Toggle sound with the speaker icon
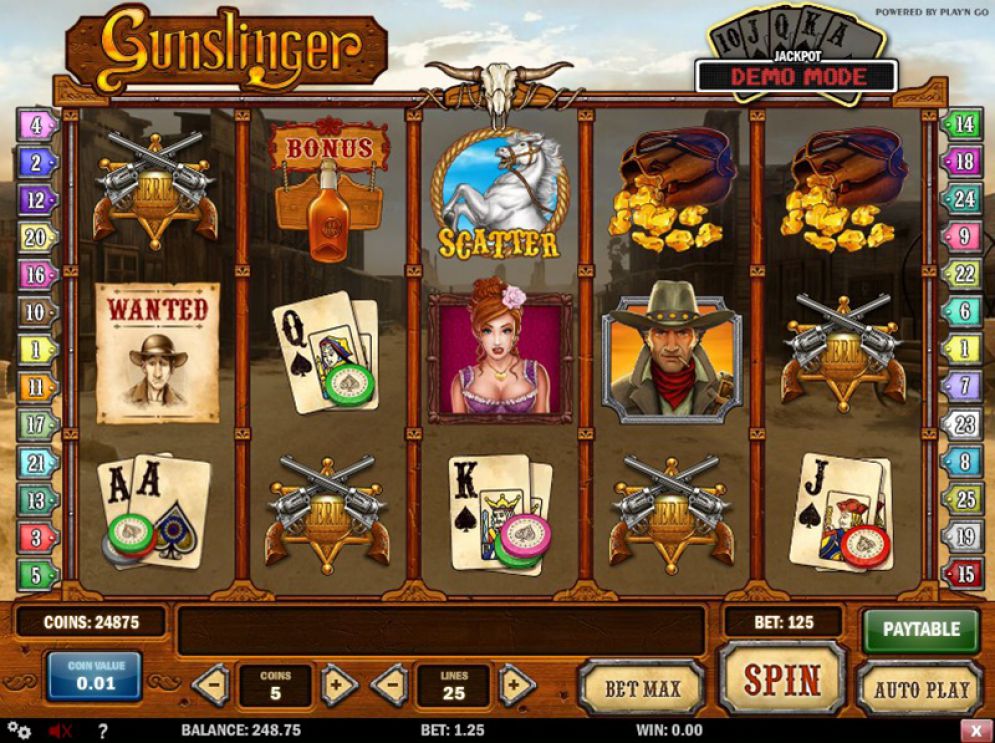Image resolution: width=995 pixels, height=743 pixels. (x=61, y=731)
